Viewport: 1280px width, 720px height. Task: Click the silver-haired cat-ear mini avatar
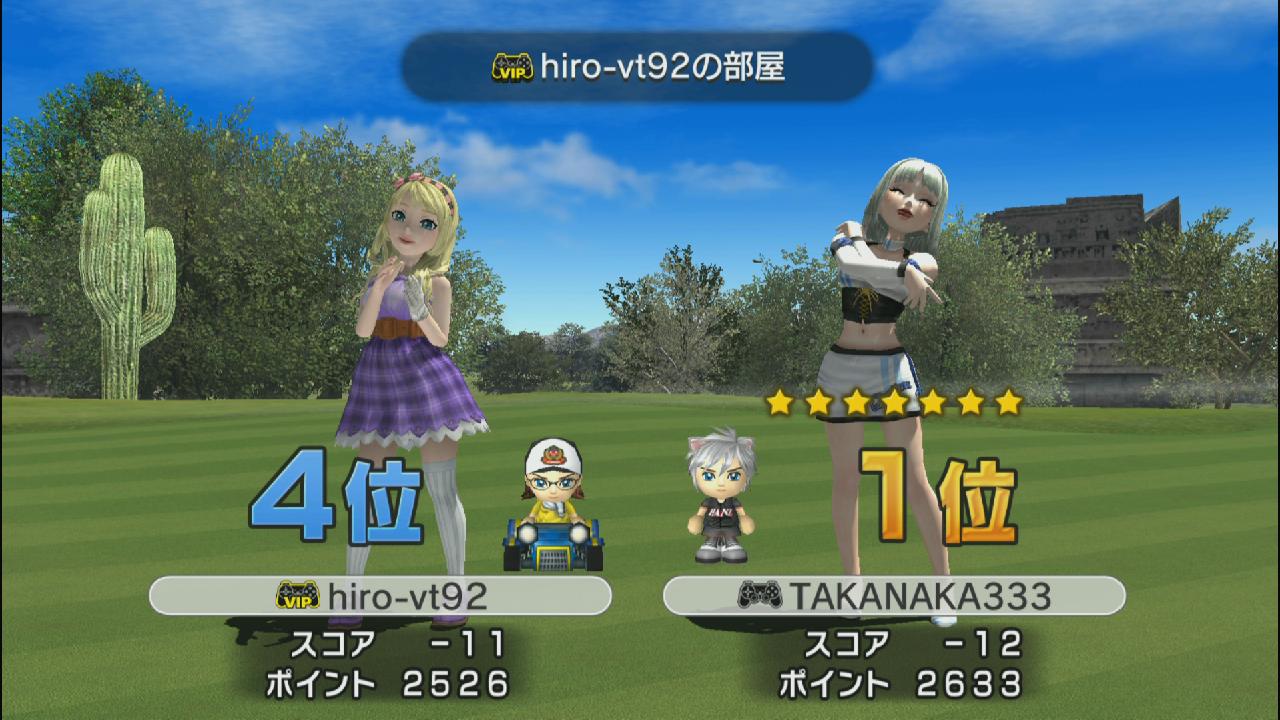click(721, 496)
